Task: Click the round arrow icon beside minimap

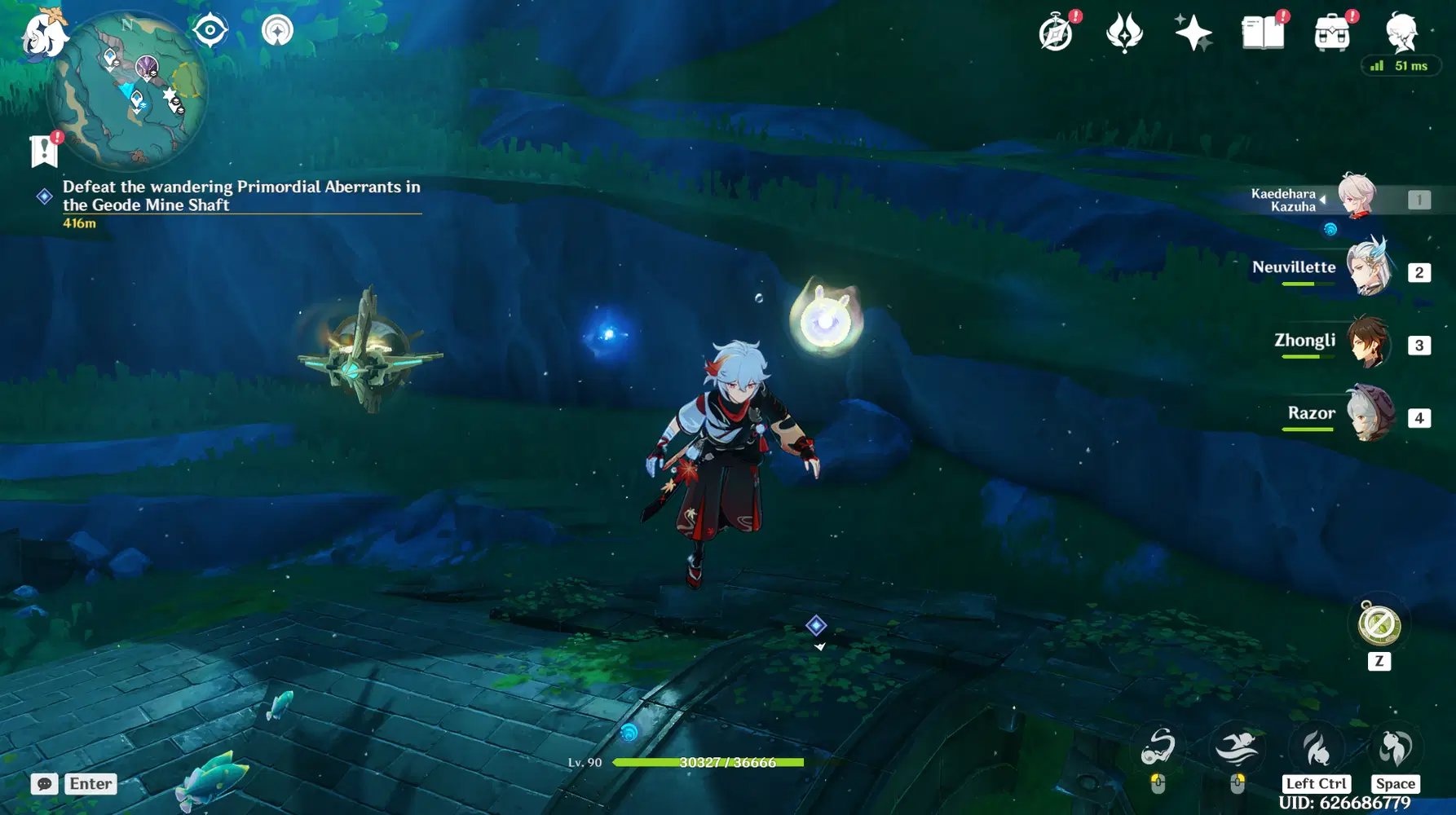Action: (277, 31)
